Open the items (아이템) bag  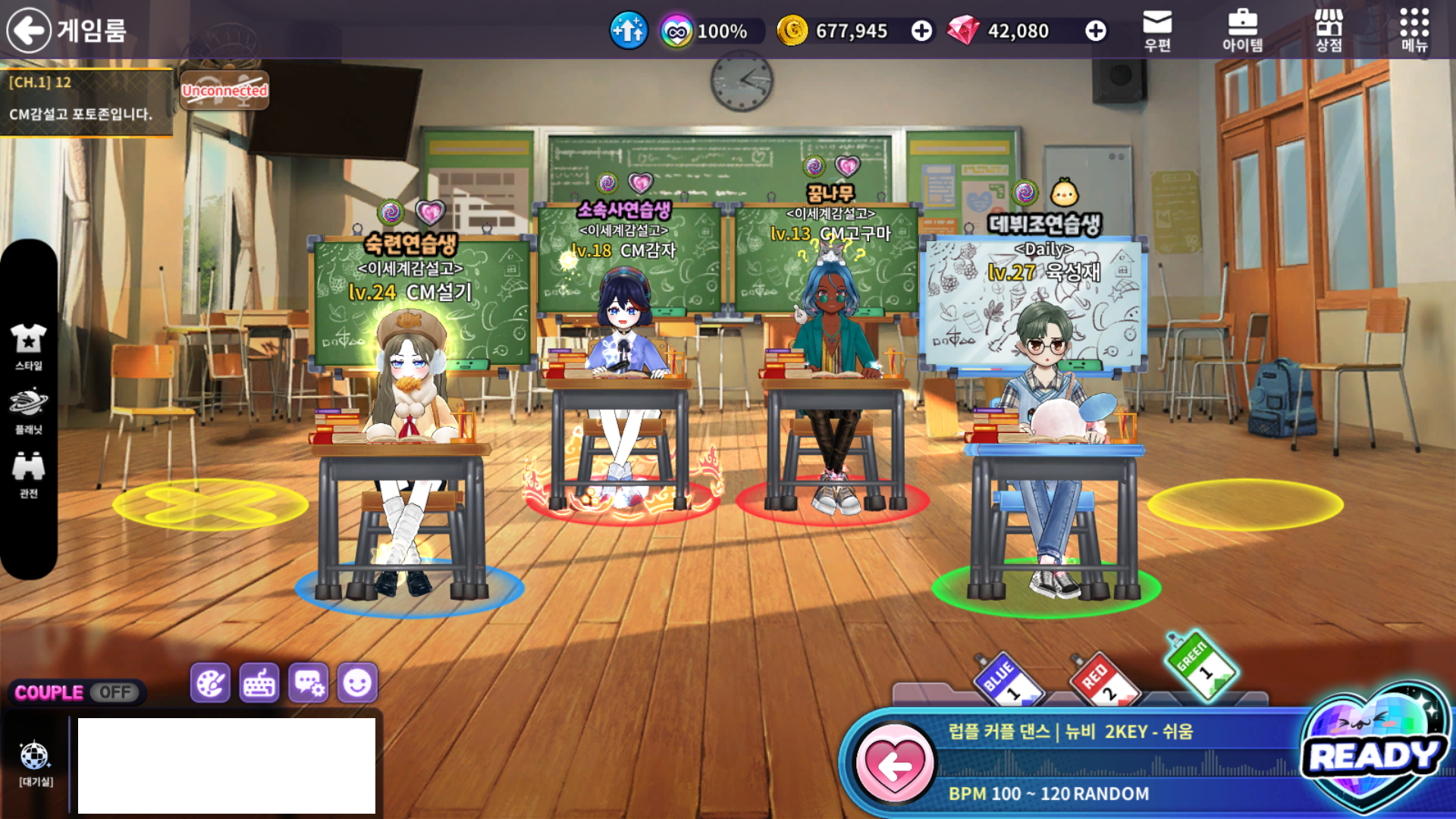[1242, 30]
